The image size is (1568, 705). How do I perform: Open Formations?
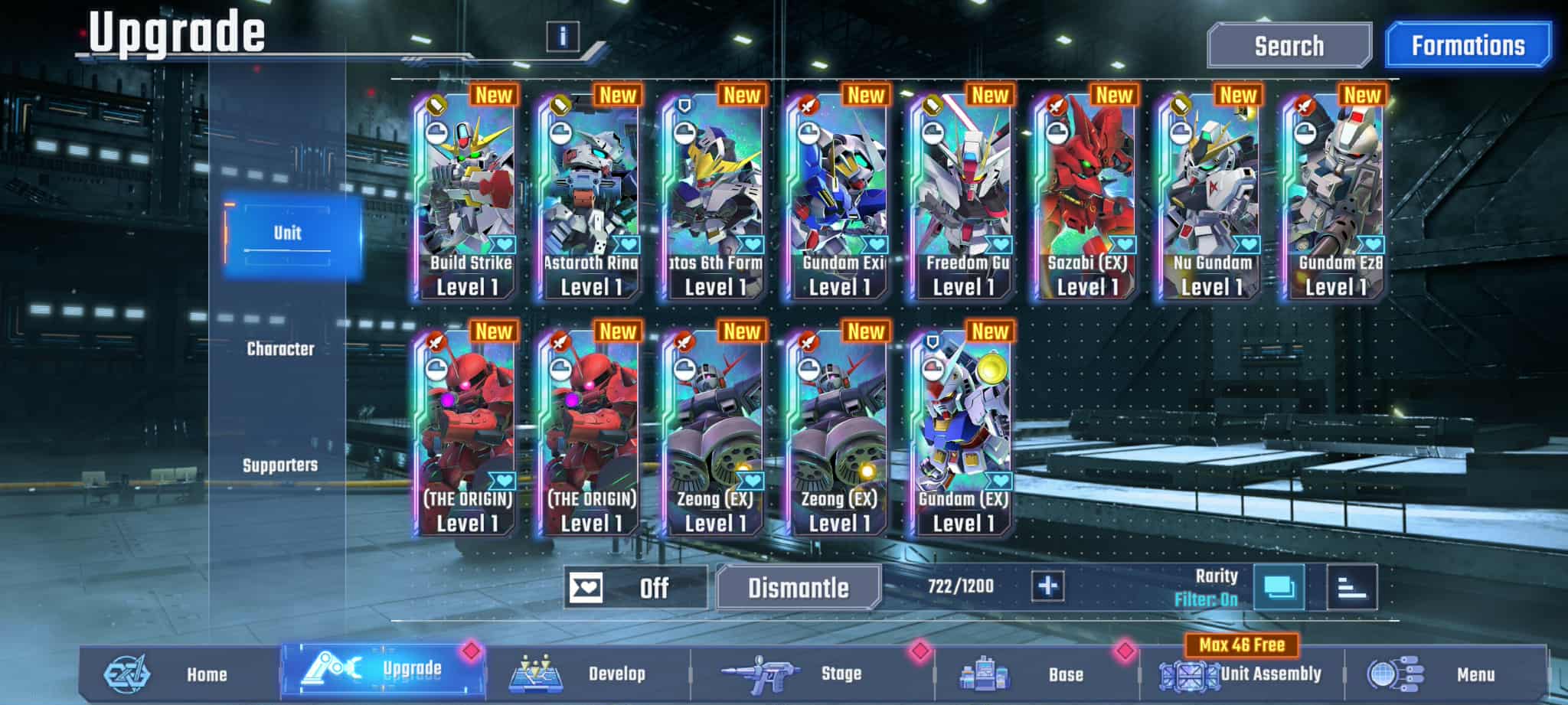[1467, 44]
